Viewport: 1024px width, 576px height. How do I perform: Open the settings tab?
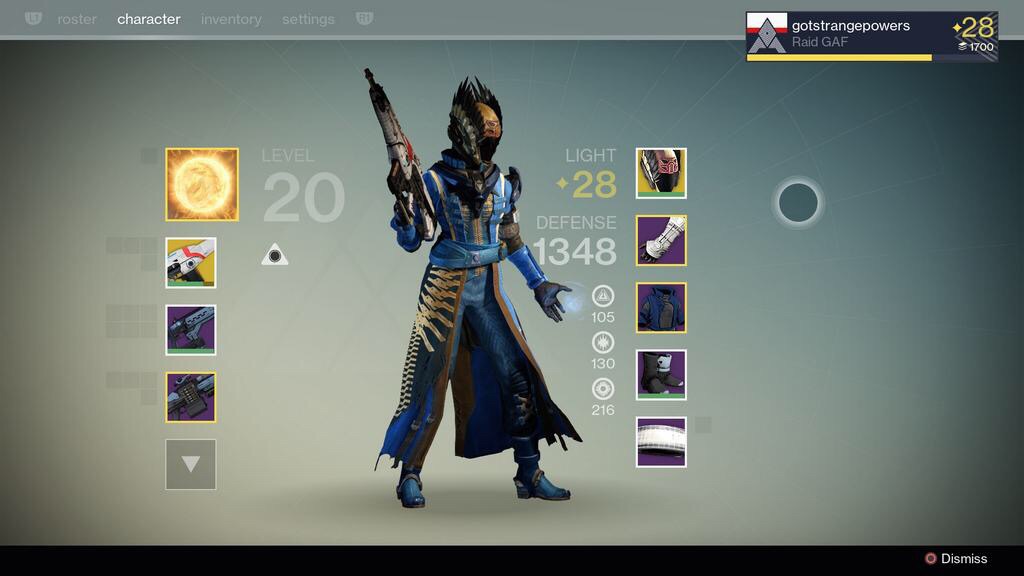point(308,19)
